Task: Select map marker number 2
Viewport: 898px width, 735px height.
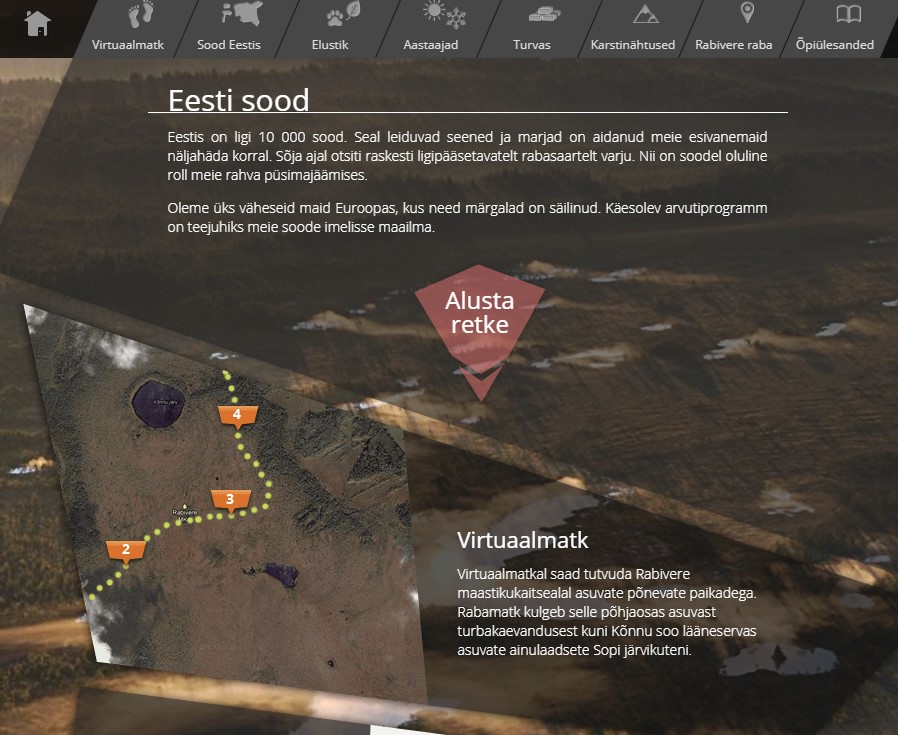Action: tap(126, 550)
